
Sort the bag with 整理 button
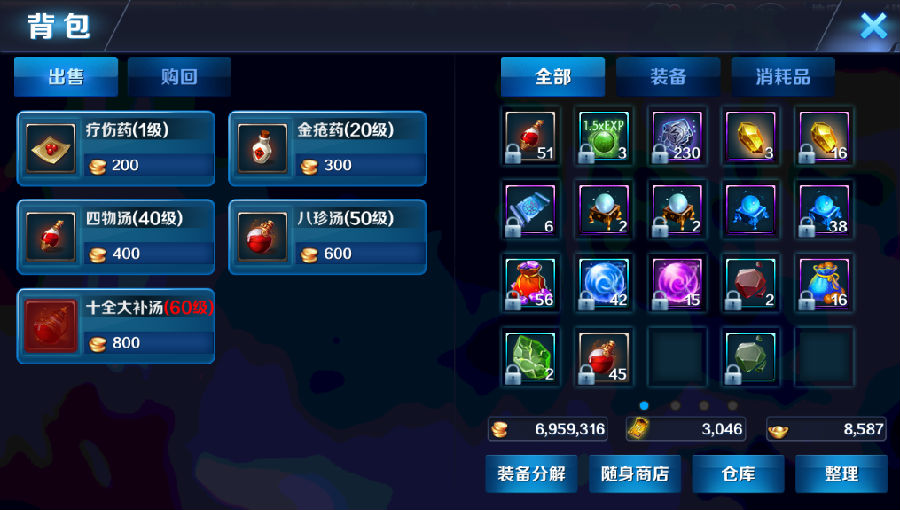pyautogui.click(x=841, y=473)
